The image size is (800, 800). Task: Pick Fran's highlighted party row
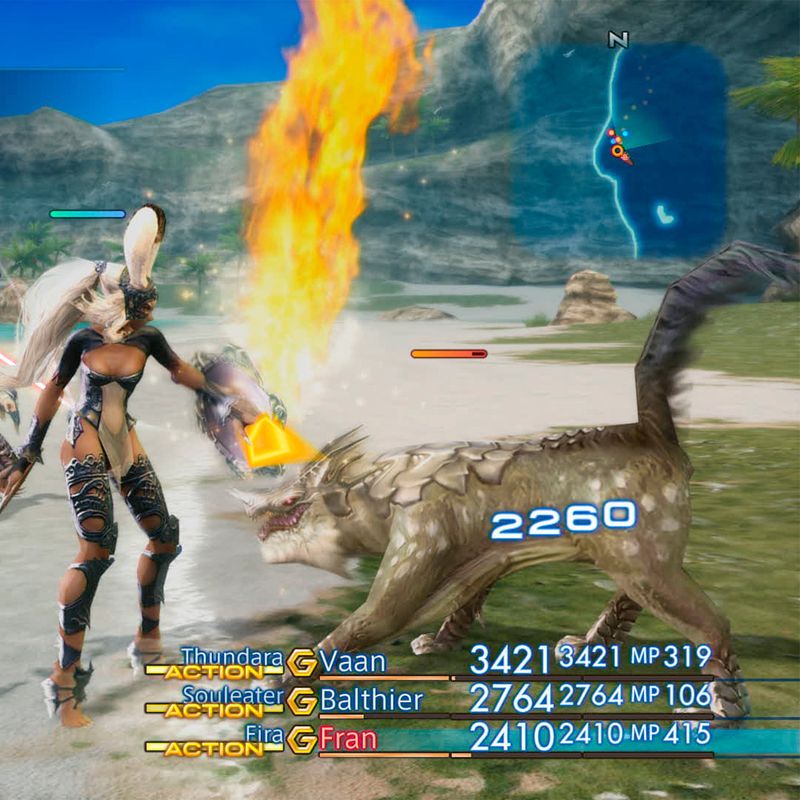pyautogui.click(x=350, y=740)
